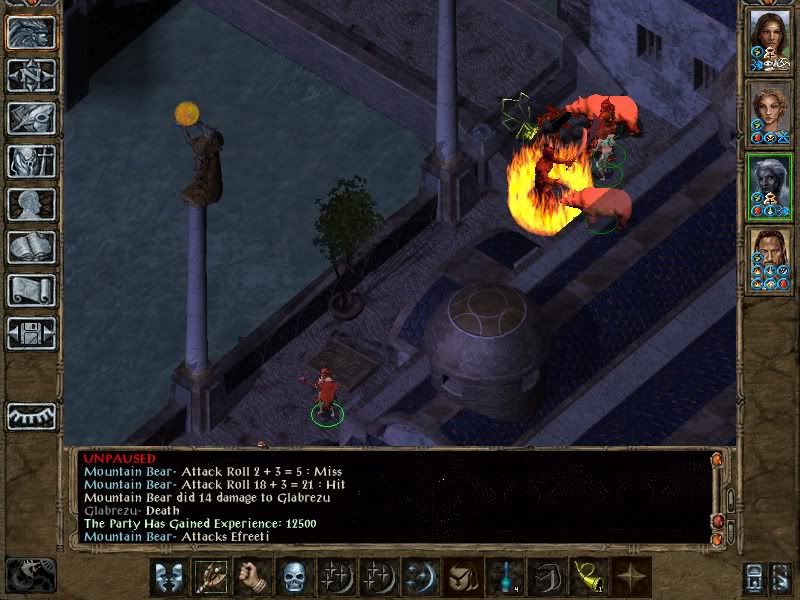The width and height of the screenshot is (800, 600).
Task: Use the blue potion quick item
Action: point(506,578)
